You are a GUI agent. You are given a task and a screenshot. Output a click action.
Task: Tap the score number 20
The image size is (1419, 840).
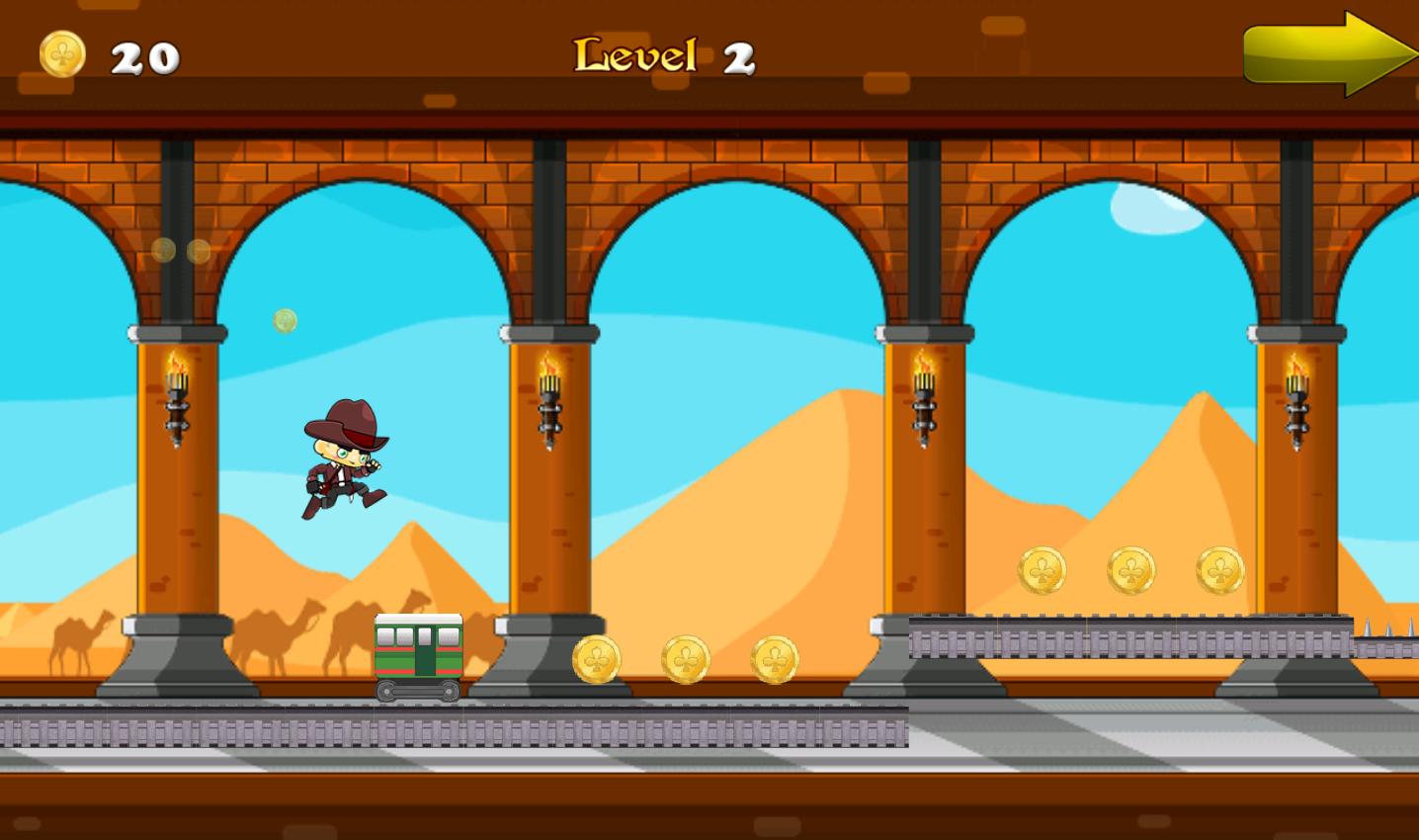(x=143, y=57)
